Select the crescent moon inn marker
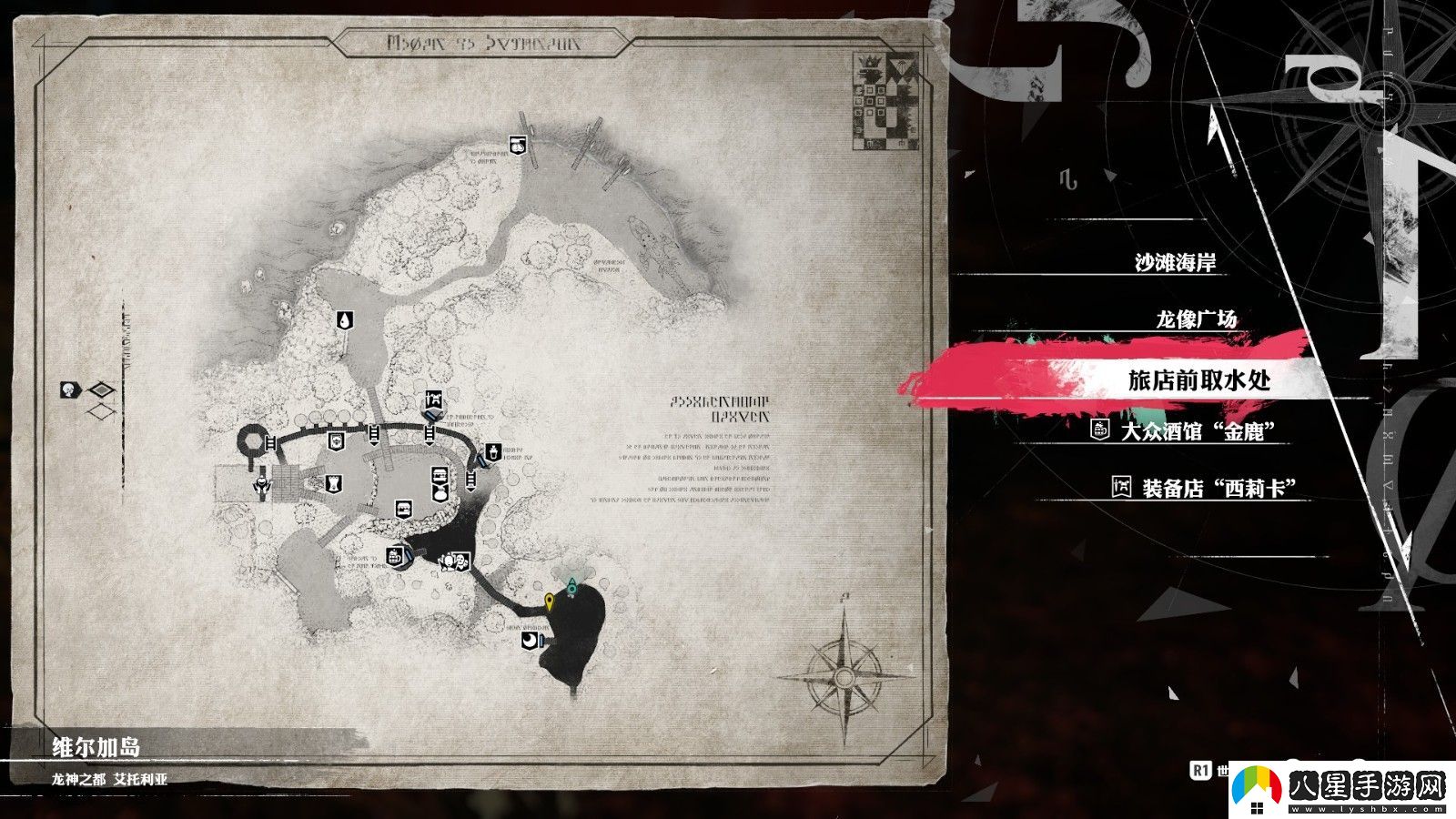The height and width of the screenshot is (819, 1456). [529, 642]
